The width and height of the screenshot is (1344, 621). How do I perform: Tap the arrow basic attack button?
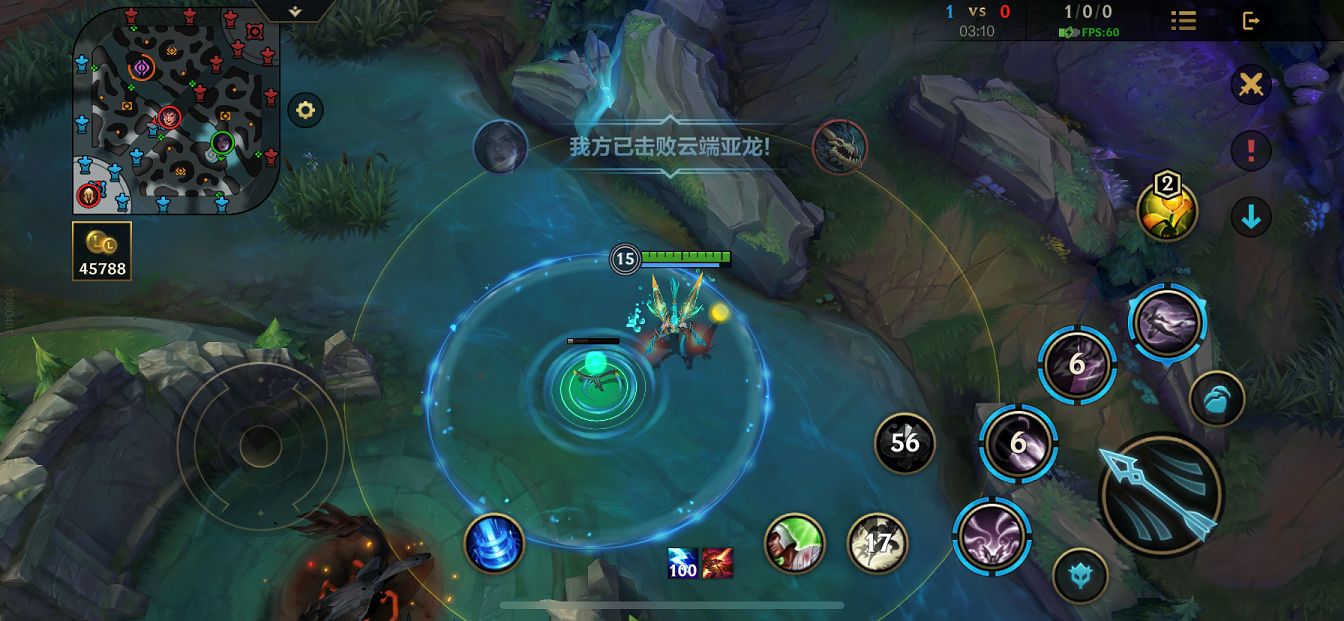1160,494
